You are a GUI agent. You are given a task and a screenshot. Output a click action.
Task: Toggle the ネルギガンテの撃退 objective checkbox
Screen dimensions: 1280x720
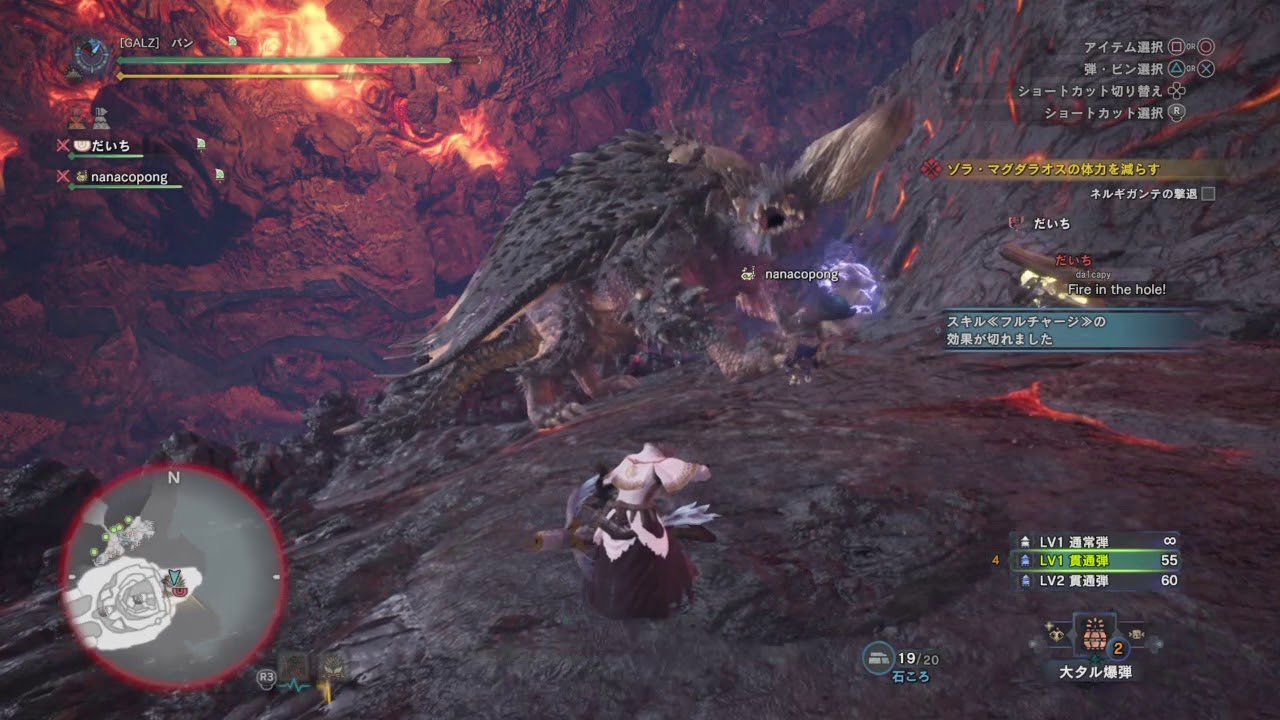click(x=1208, y=194)
